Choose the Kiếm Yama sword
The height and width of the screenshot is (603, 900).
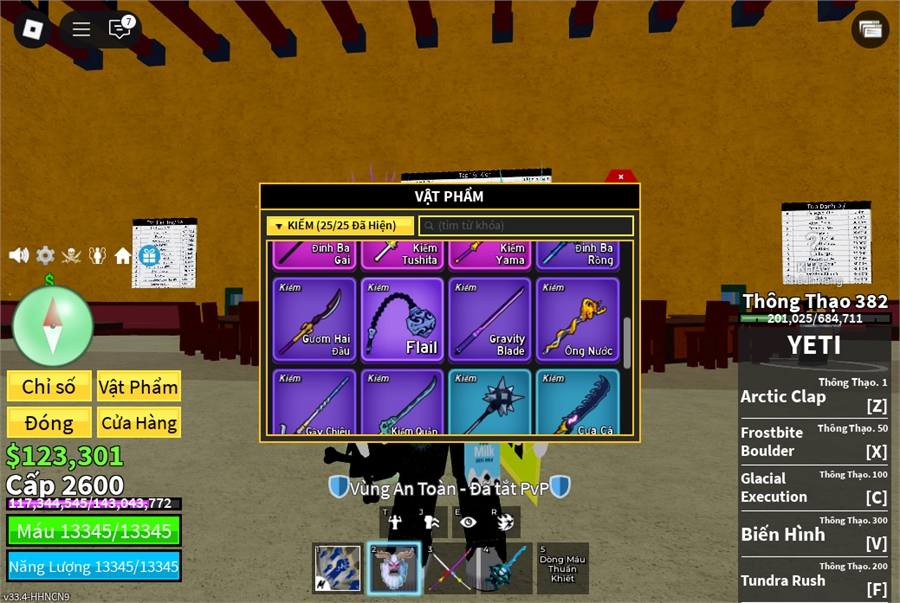pyautogui.click(x=490, y=254)
